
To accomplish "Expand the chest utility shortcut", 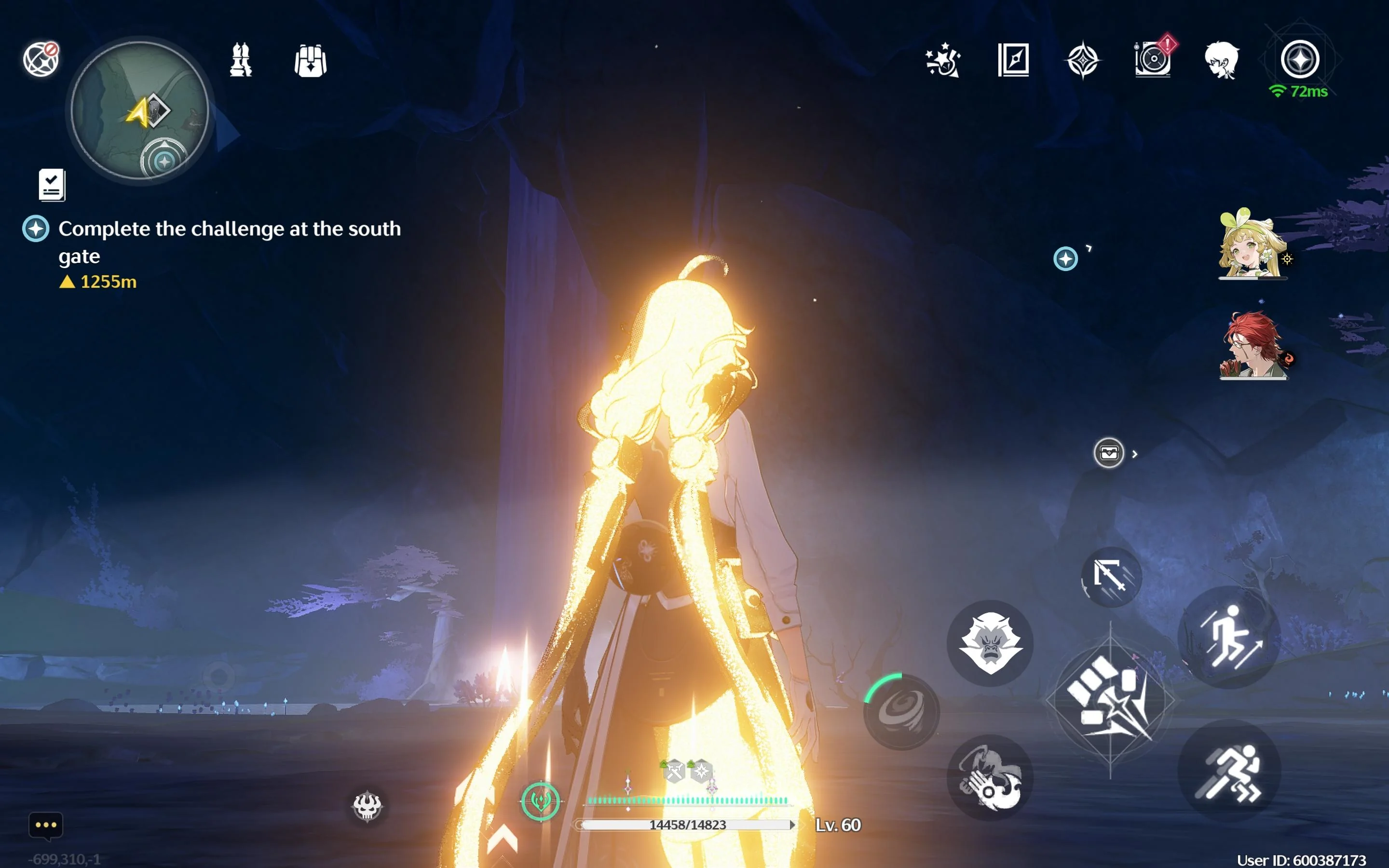I will pyautogui.click(x=1109, y=453).
